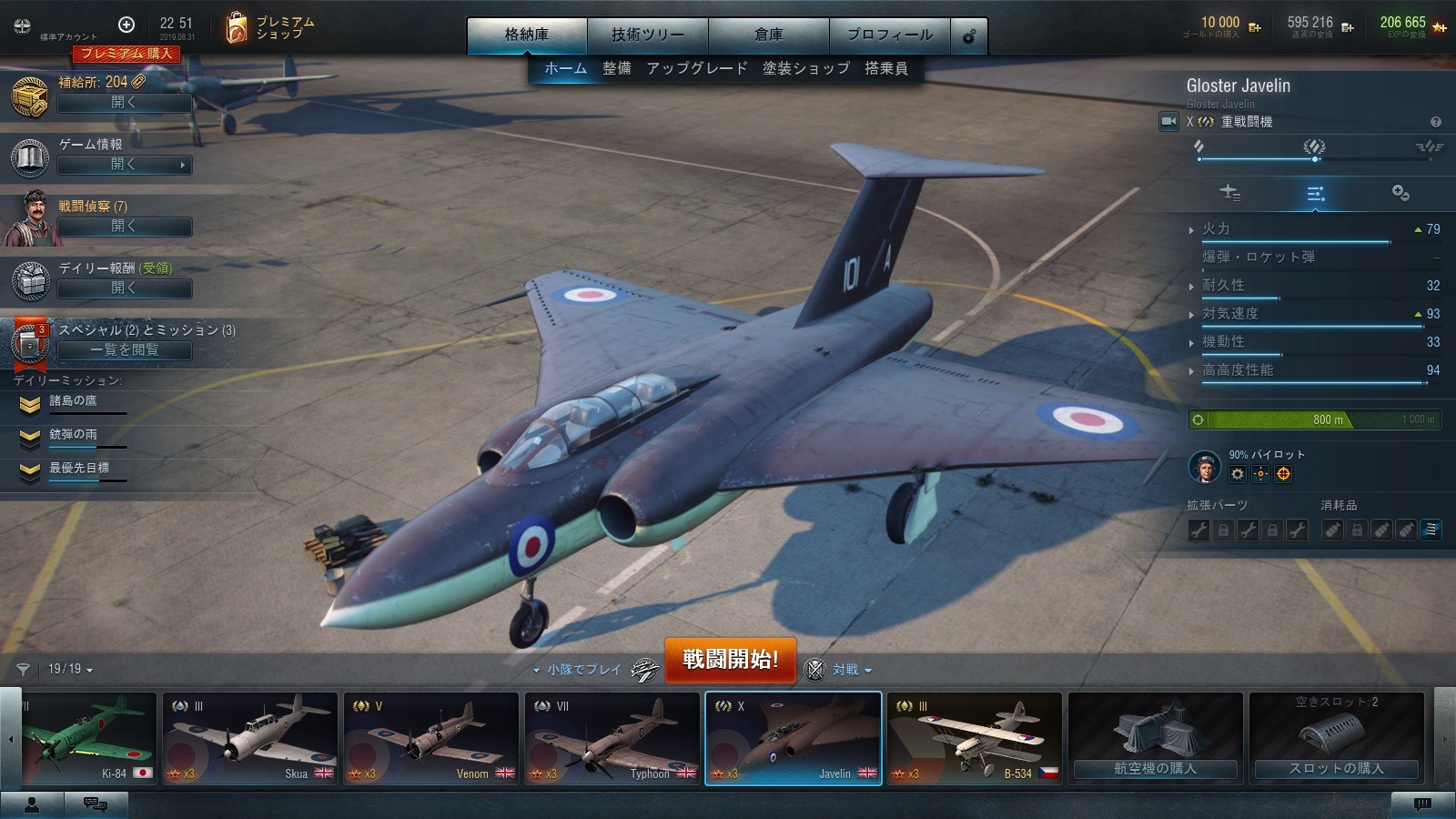Switch to the 技術ツリー tab

pyautogui.click(x=647, y=35)
